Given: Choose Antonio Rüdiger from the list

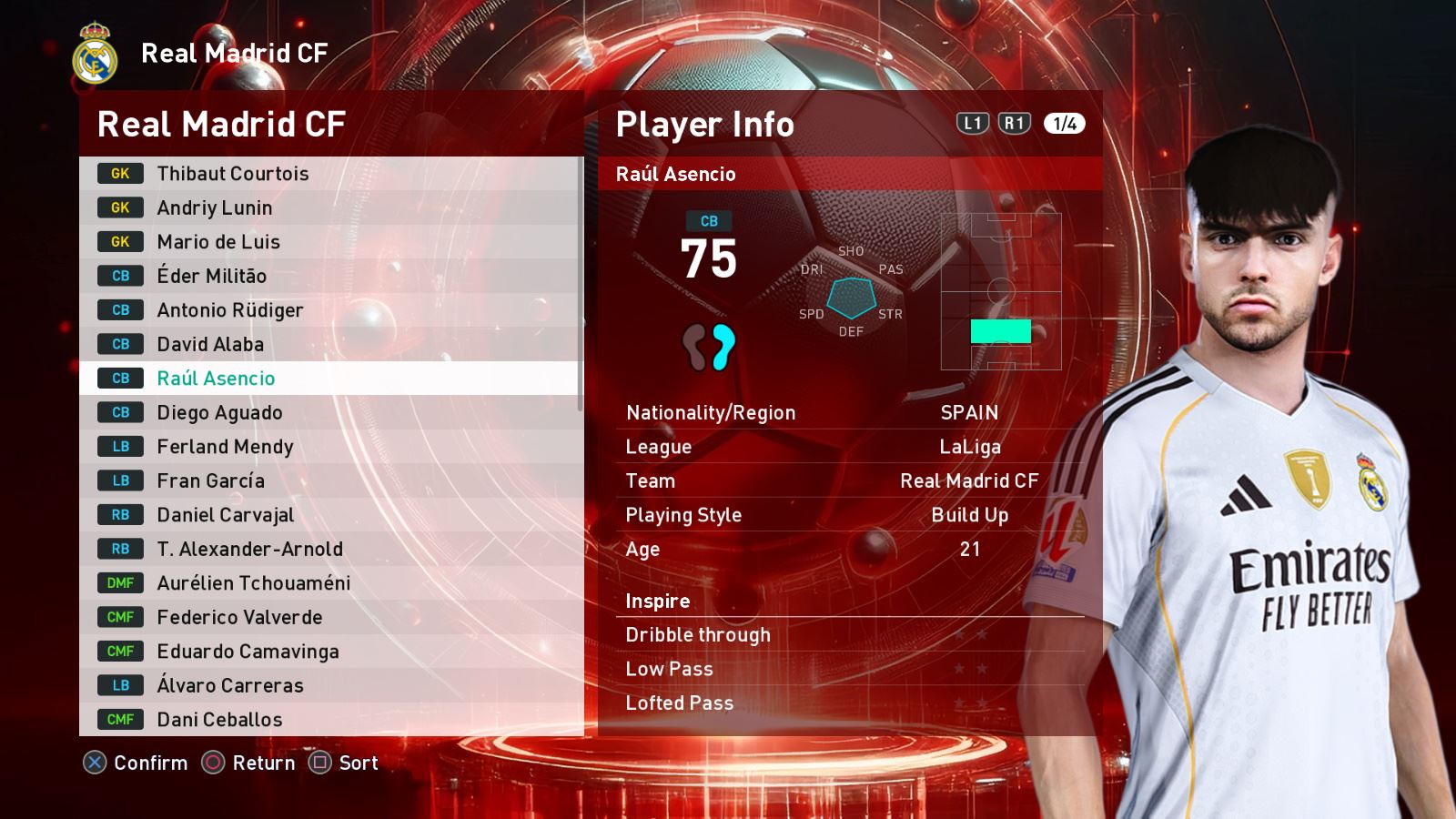Looking at the screenshot, I should [x=328, y=310].
